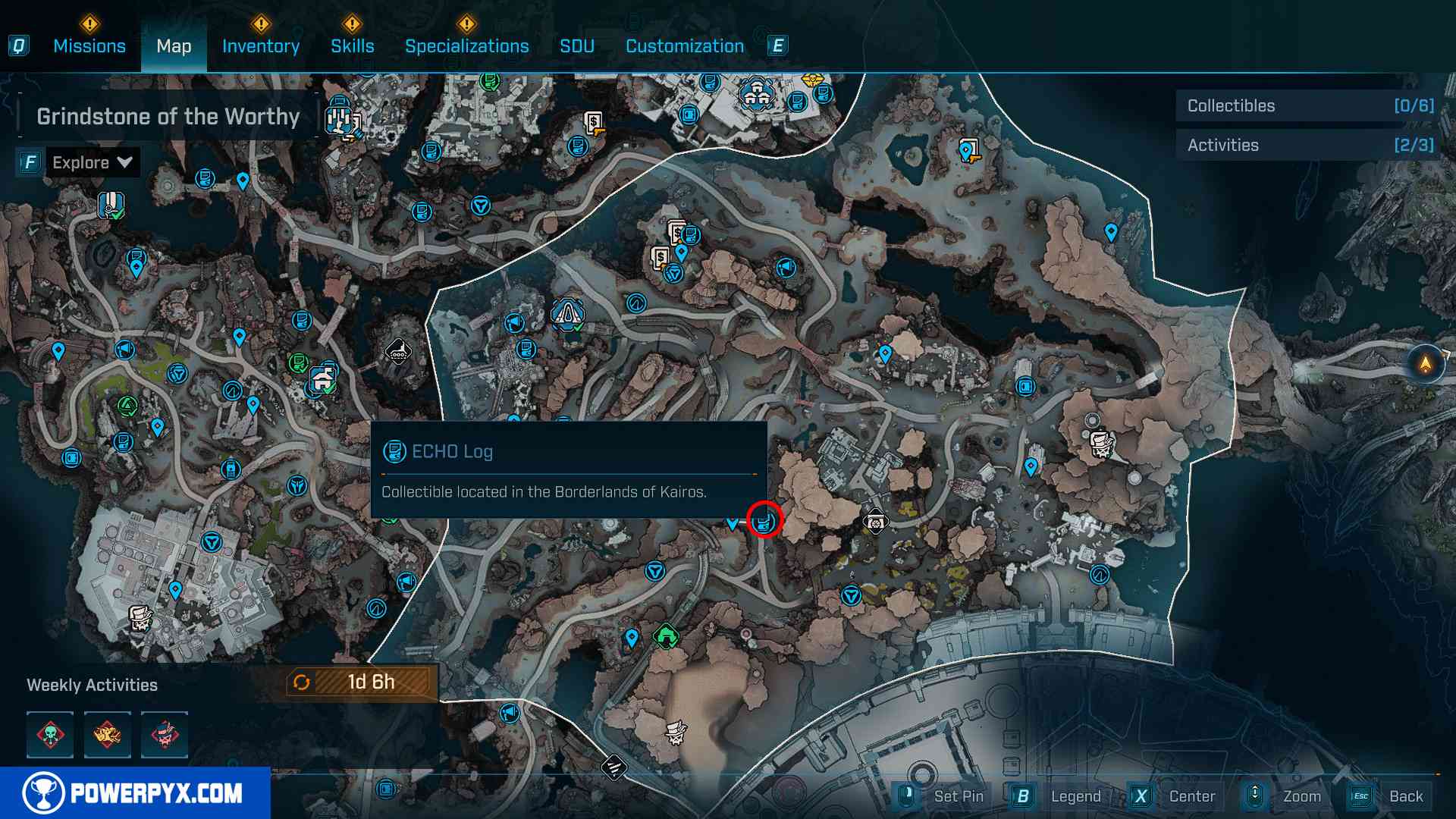
Task: Click Back to exit the map
Action: pos(1405,796)
